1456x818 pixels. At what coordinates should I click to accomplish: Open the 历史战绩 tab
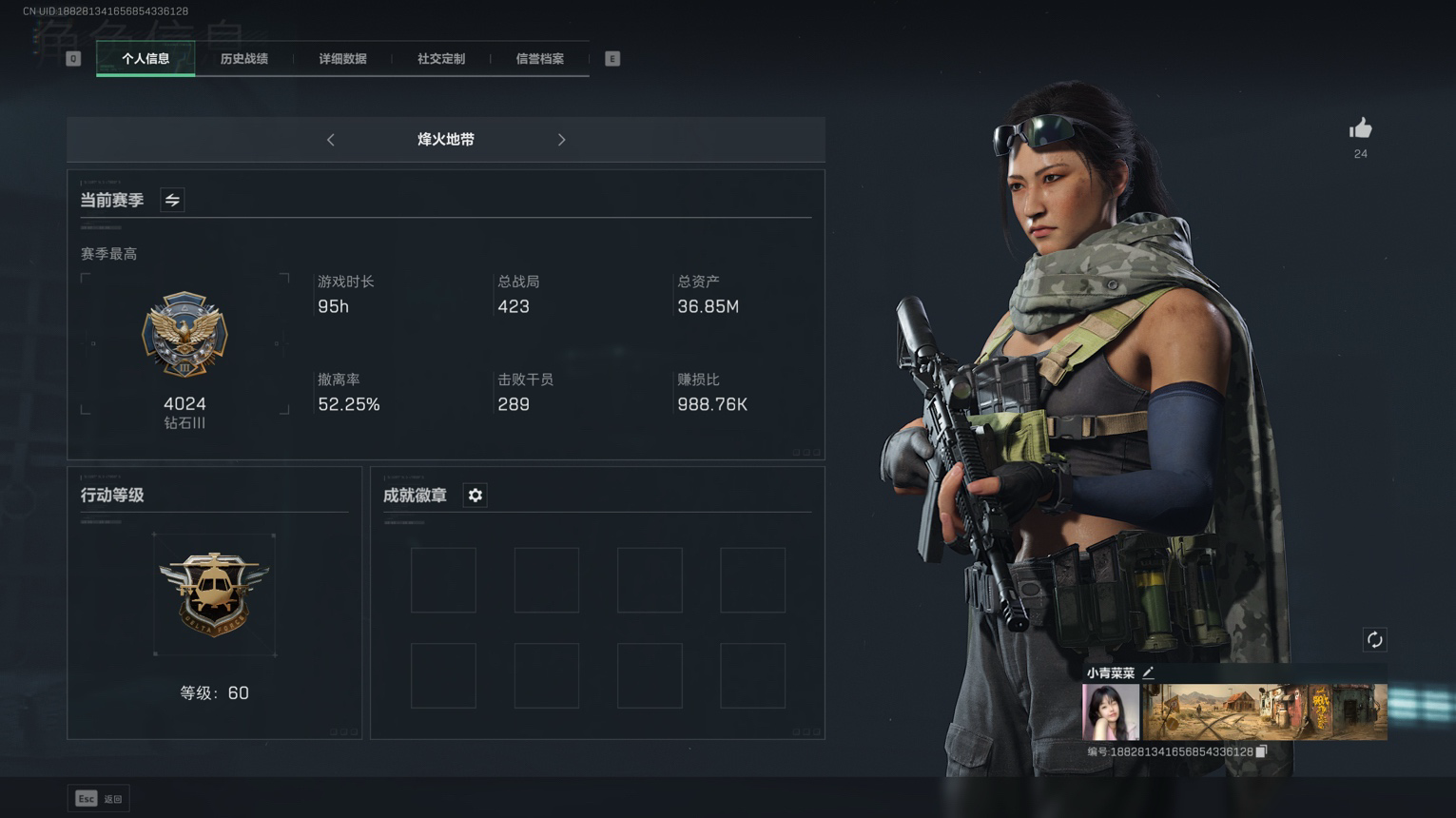[x=244, y=59]
